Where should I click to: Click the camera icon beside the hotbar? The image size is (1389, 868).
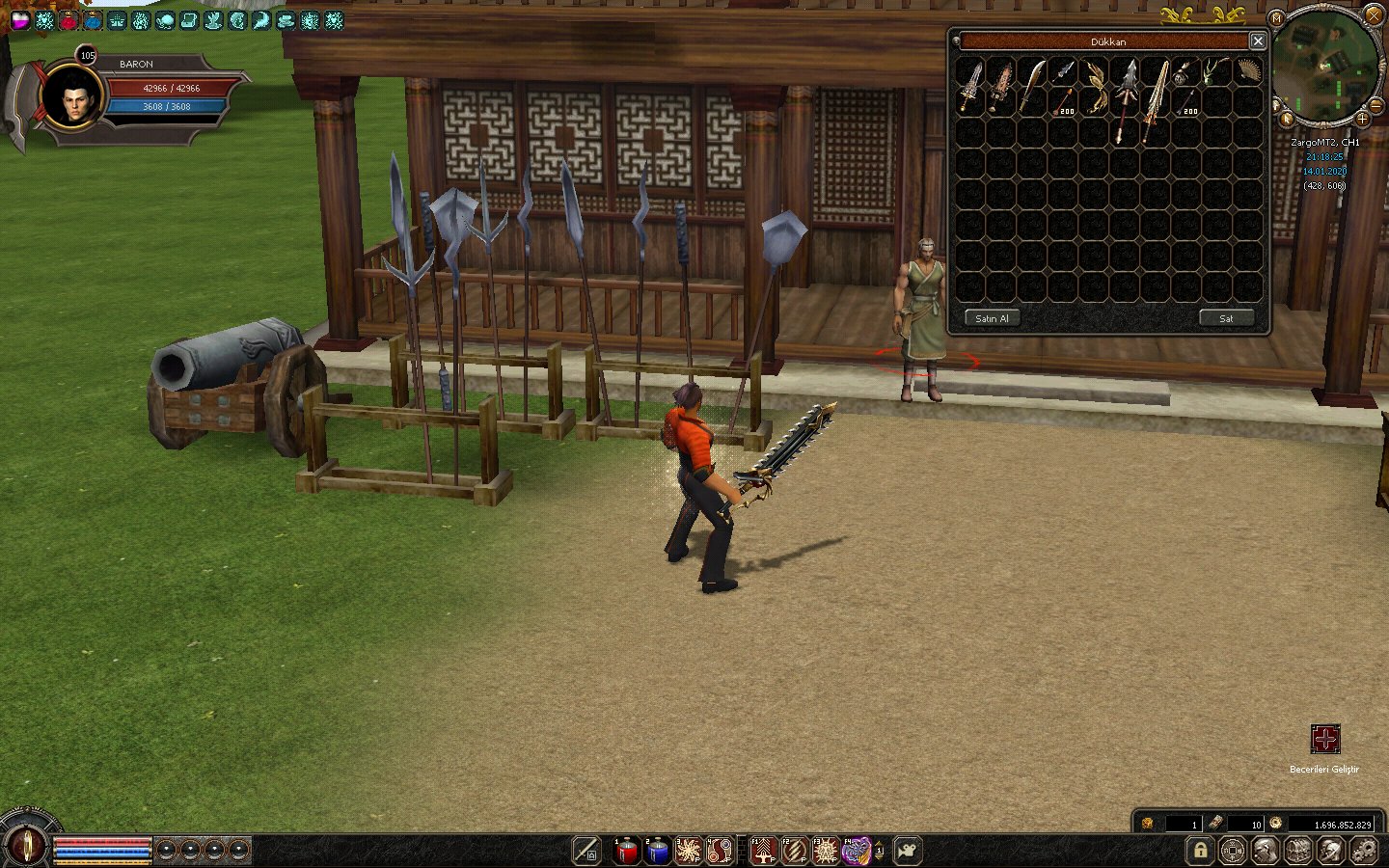click(907, 851)
